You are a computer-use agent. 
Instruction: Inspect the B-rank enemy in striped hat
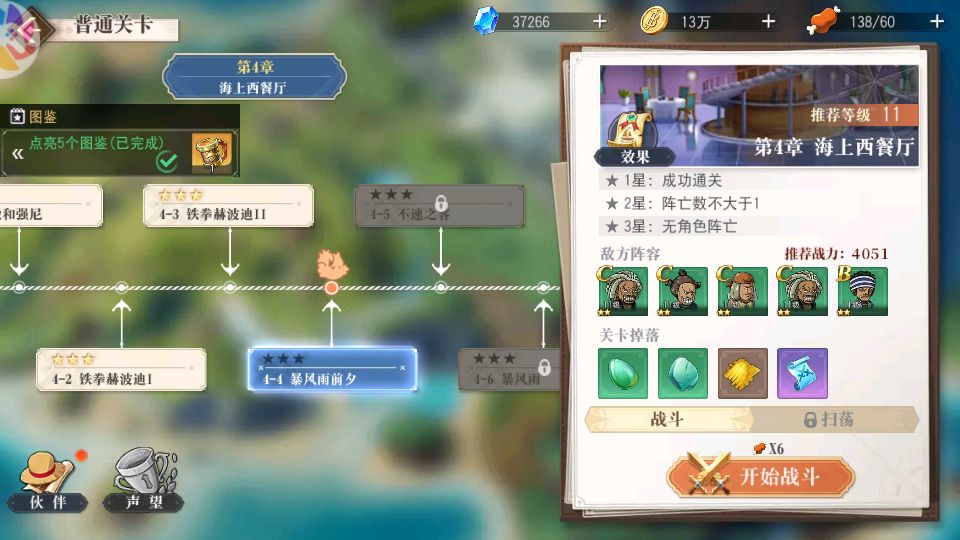pos(862,291)
